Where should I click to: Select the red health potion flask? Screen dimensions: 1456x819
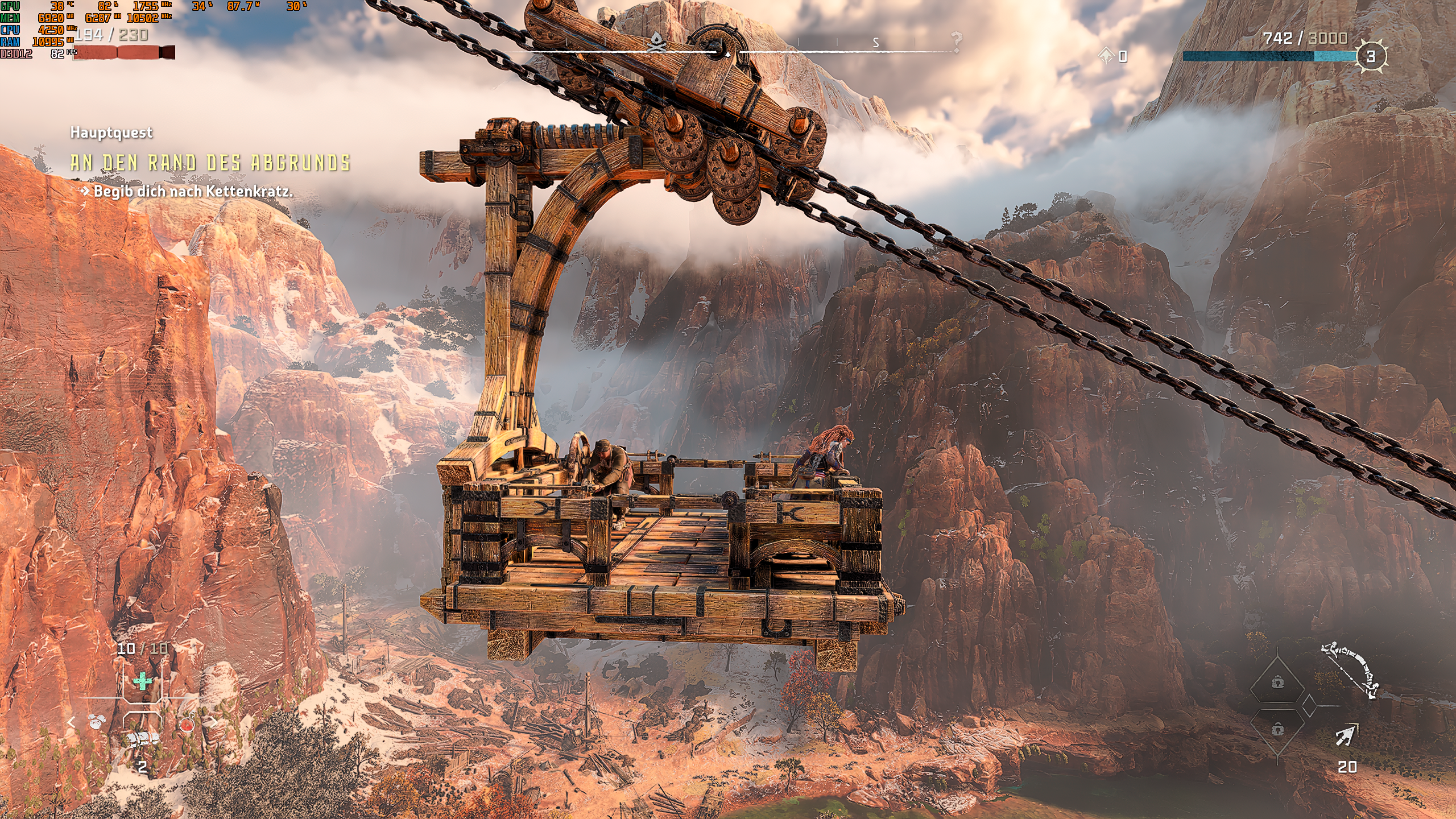click(x=187, y=724)
